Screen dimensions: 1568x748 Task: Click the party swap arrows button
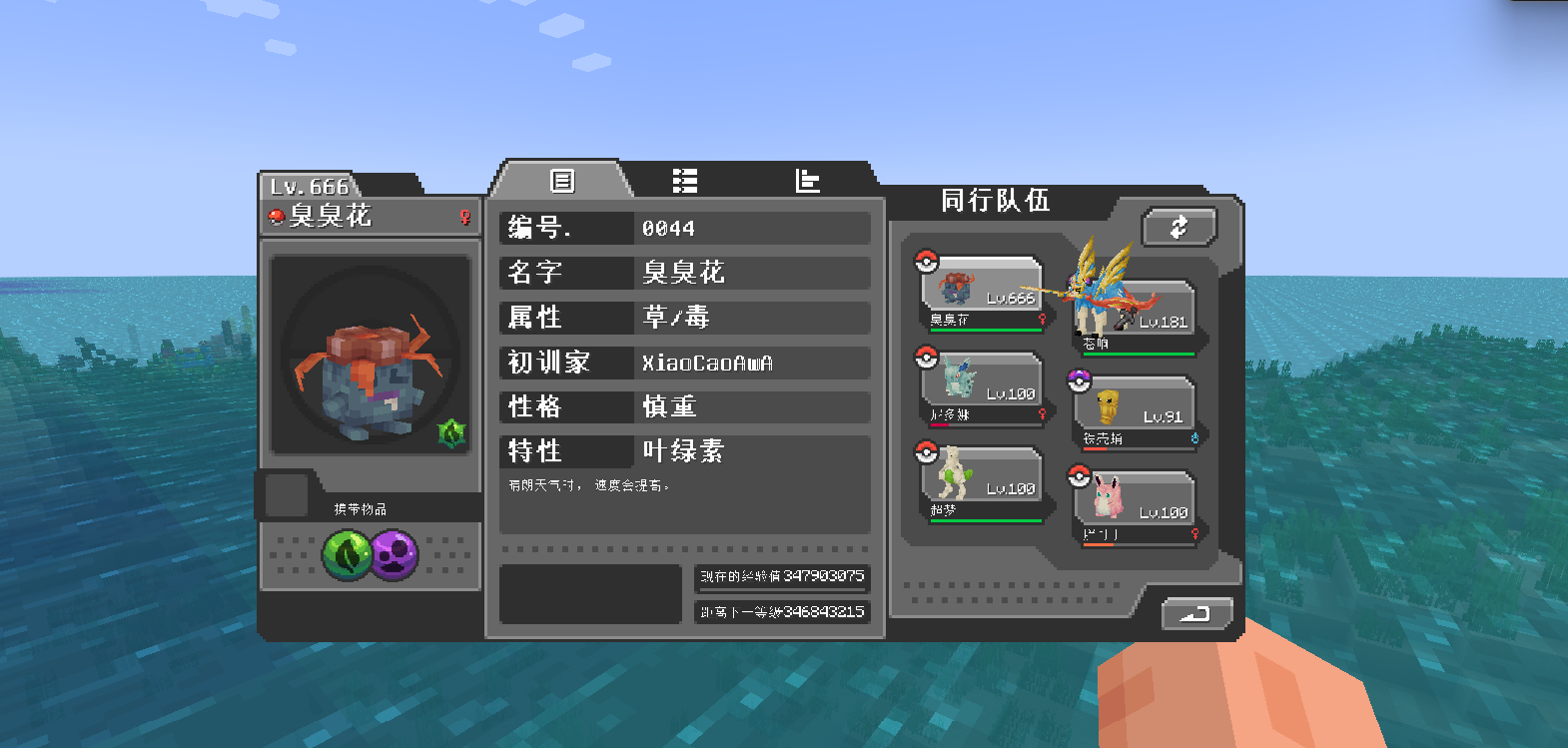1178,227
